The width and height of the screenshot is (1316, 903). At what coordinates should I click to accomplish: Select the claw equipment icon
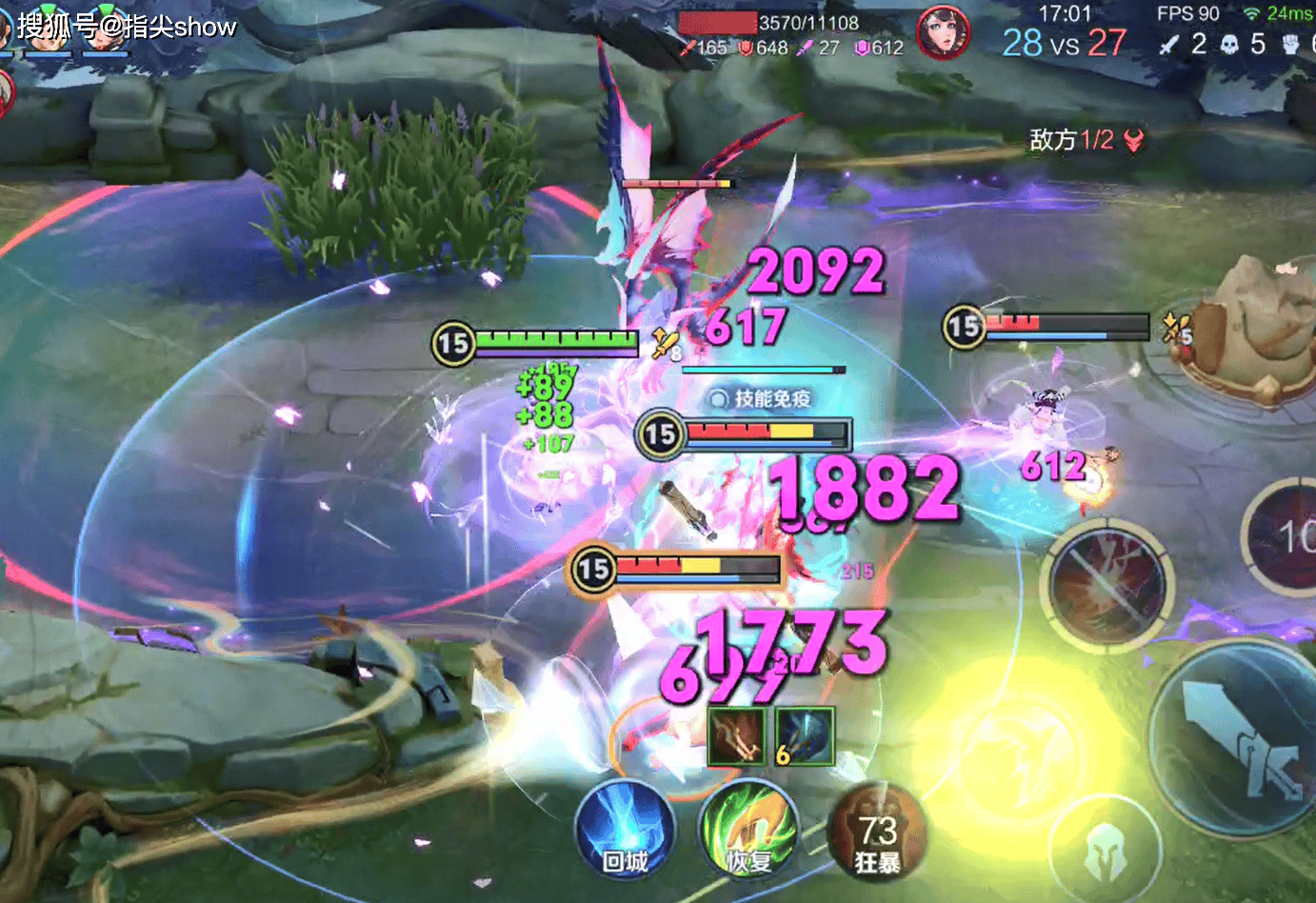click(x=736, y=735)
